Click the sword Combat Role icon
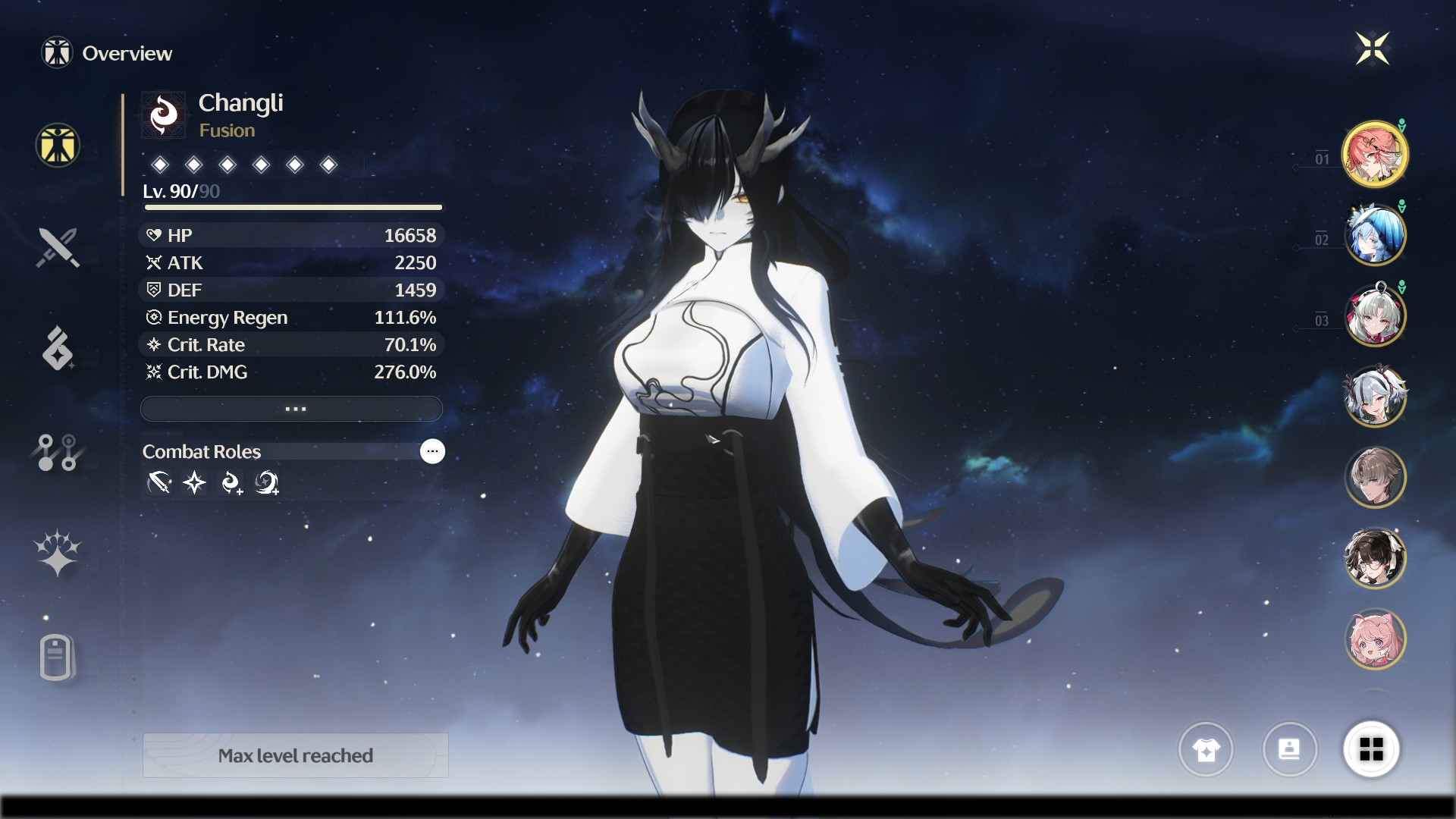Screen dimensions: 1456x819 (157, 483)
